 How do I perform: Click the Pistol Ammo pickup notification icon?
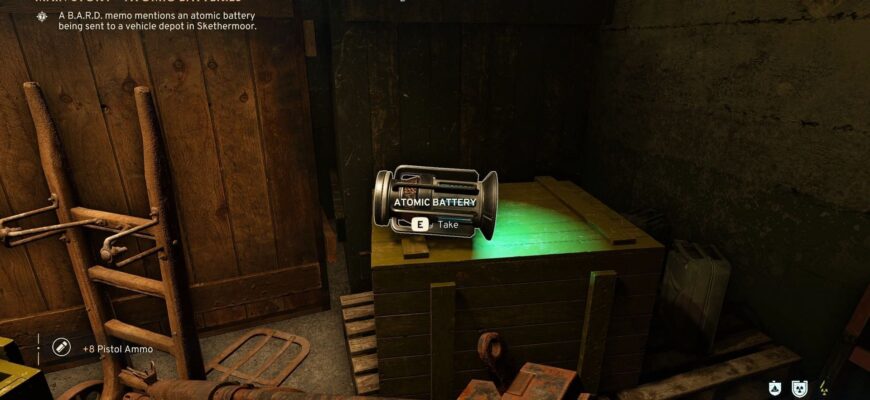(61, 346)
